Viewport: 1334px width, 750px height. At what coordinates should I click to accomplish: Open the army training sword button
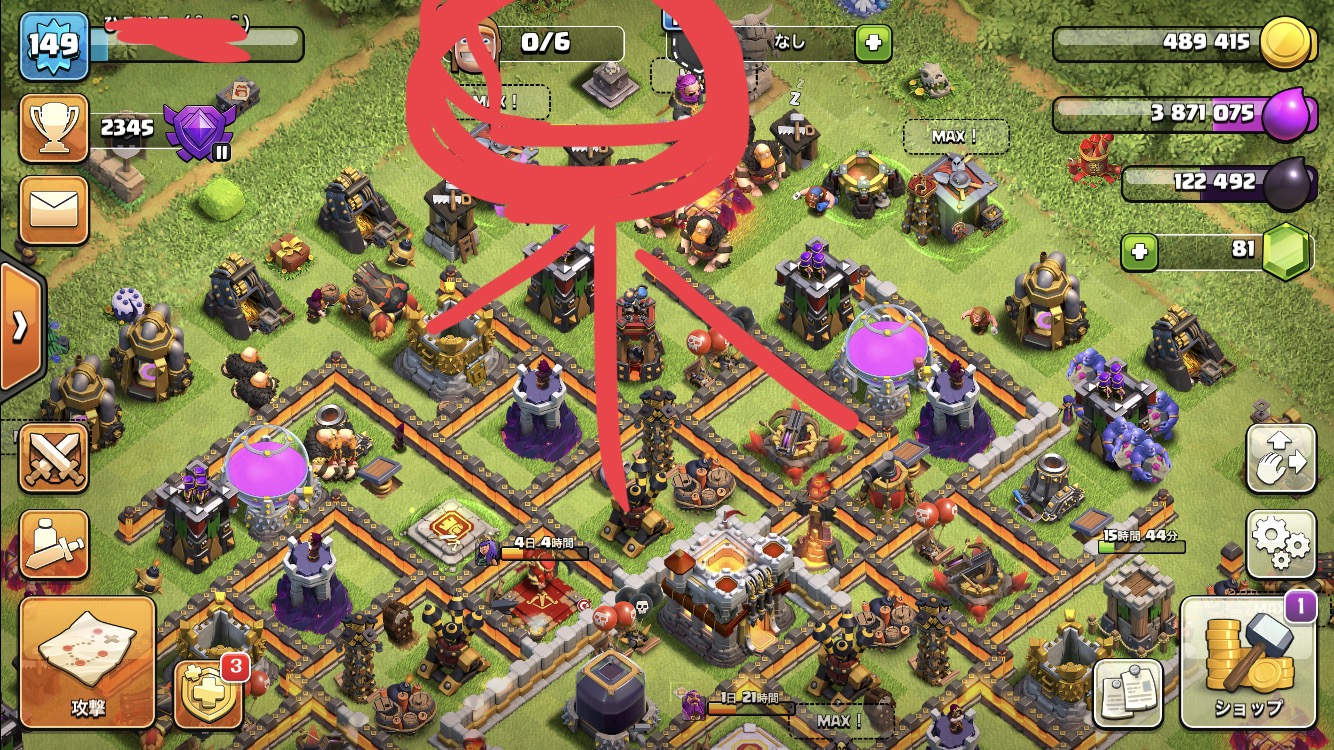click(x=53, y=545)
